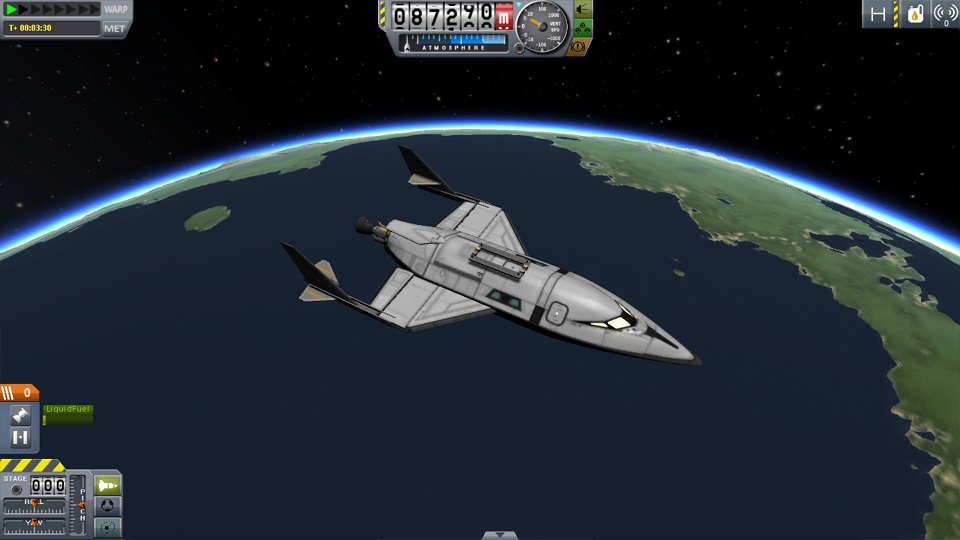
Task: Toggle the MET mission clock button
Action: click(x=116, y=28)
